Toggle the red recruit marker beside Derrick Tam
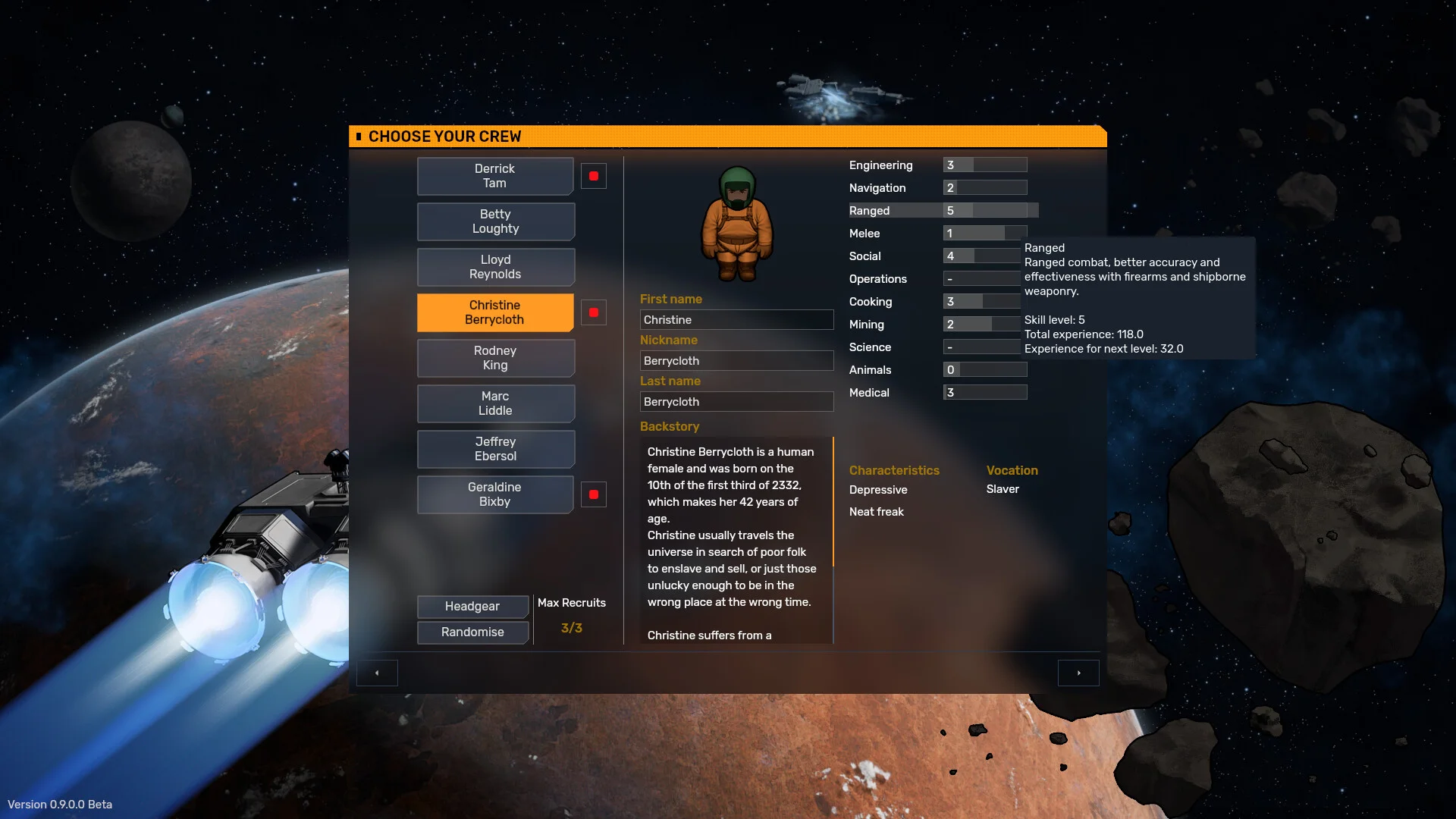This screenshot has height=819, width=1456. point(594,176)
